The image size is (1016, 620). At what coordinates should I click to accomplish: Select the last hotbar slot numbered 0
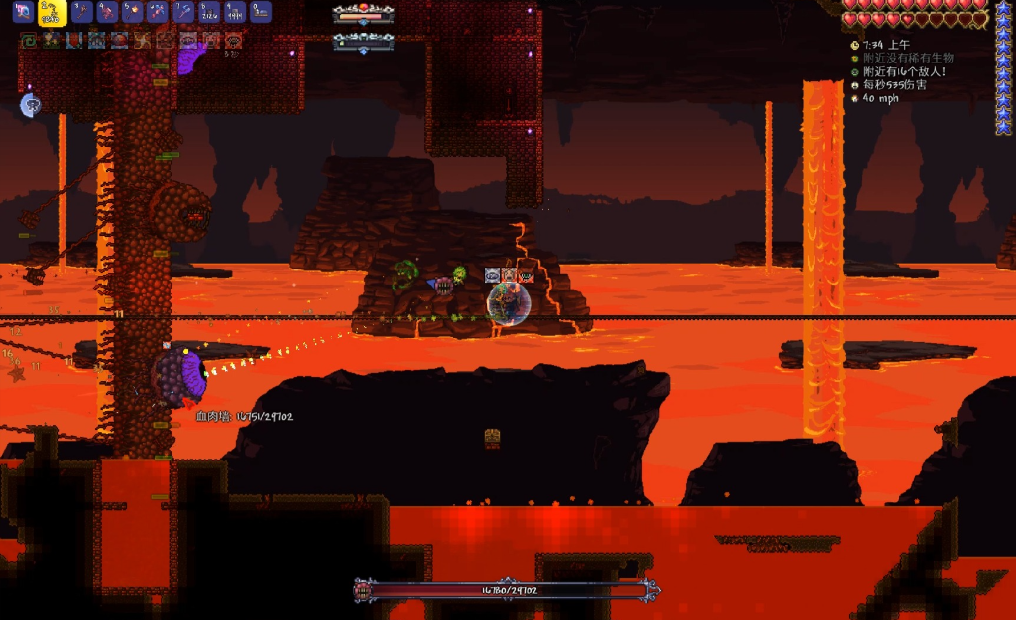tap(260, 12)
